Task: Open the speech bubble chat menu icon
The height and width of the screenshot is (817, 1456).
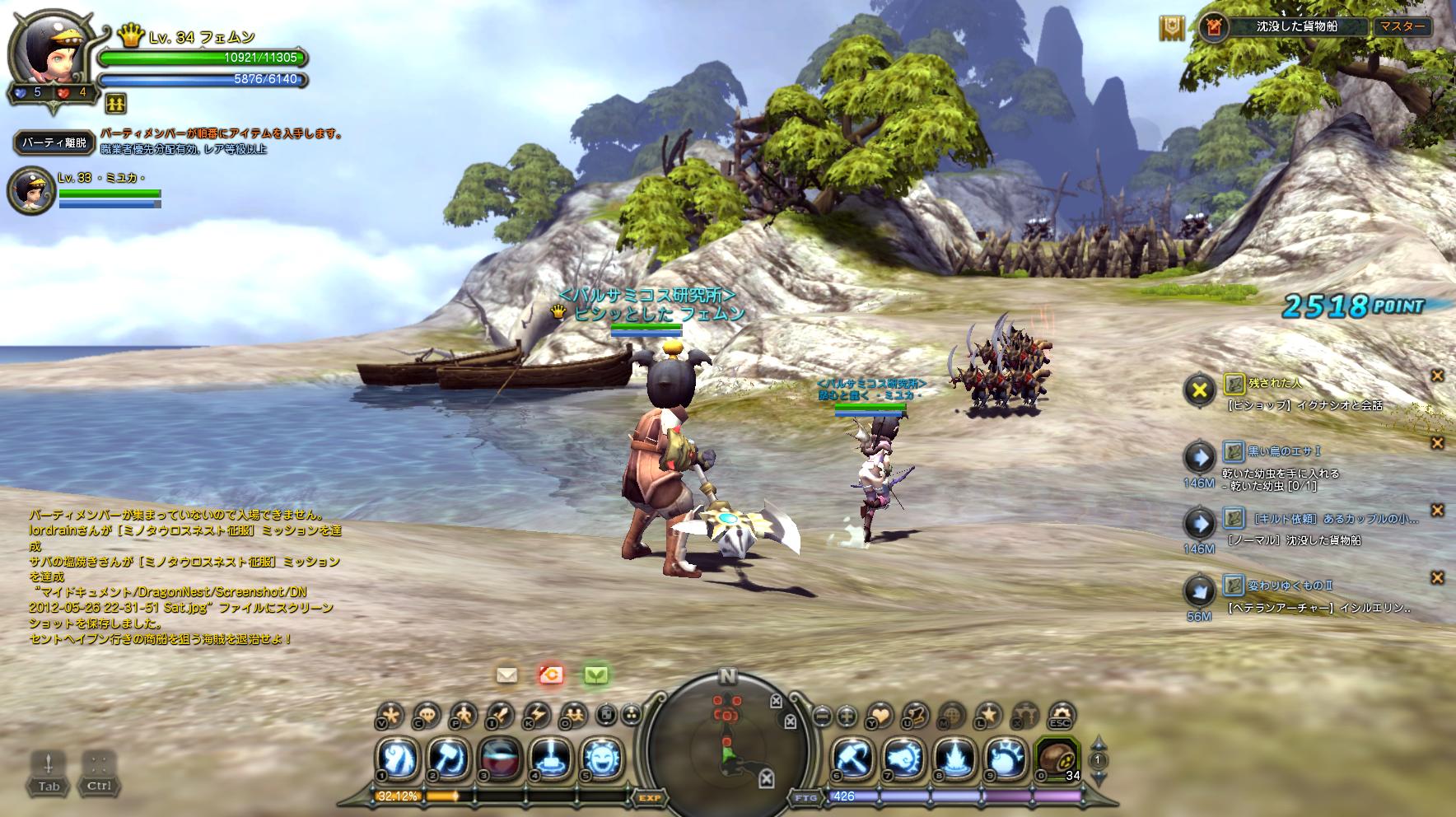Action: (x=426, y=715)
